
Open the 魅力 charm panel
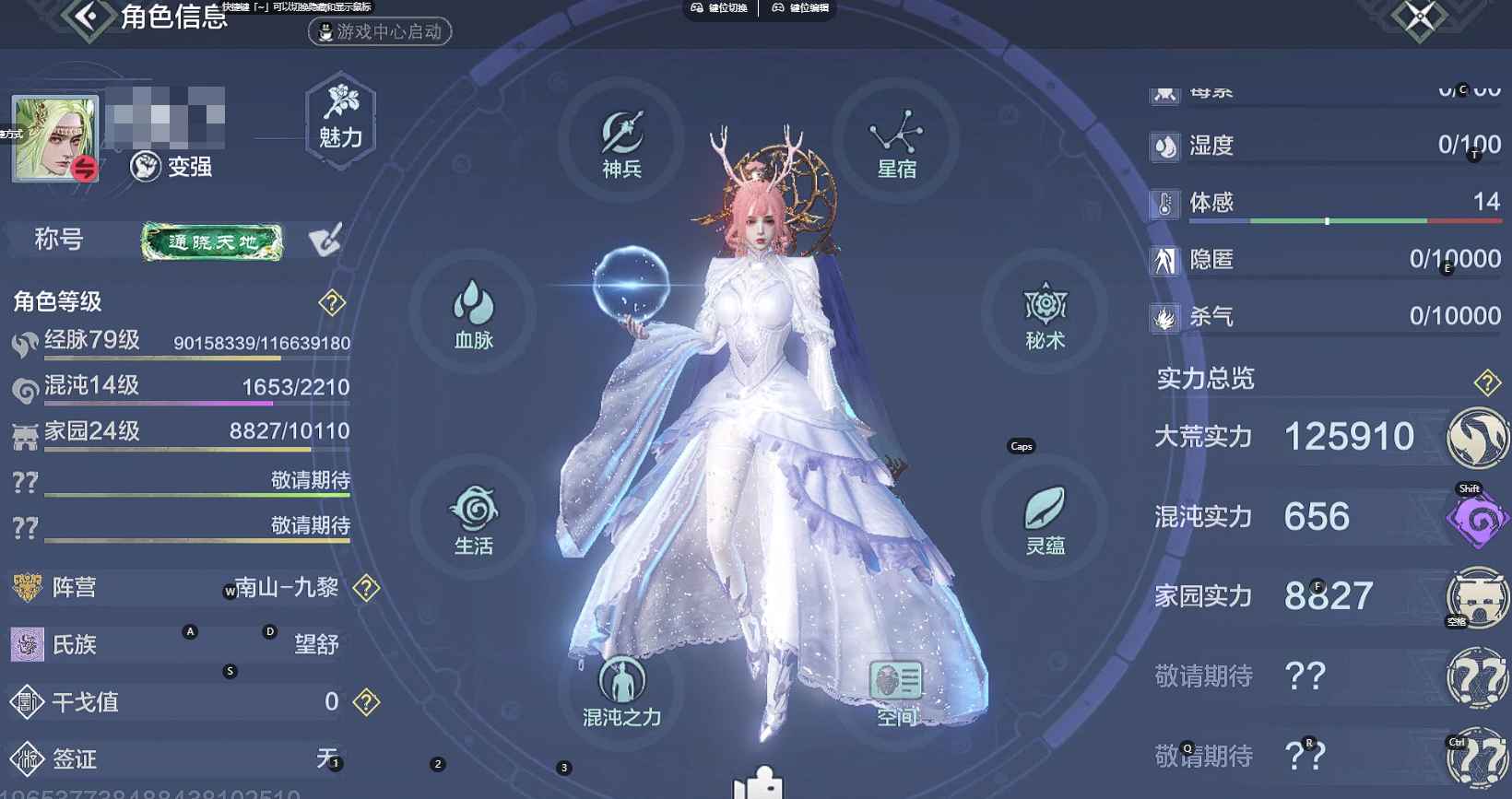[x=340, y=120]
